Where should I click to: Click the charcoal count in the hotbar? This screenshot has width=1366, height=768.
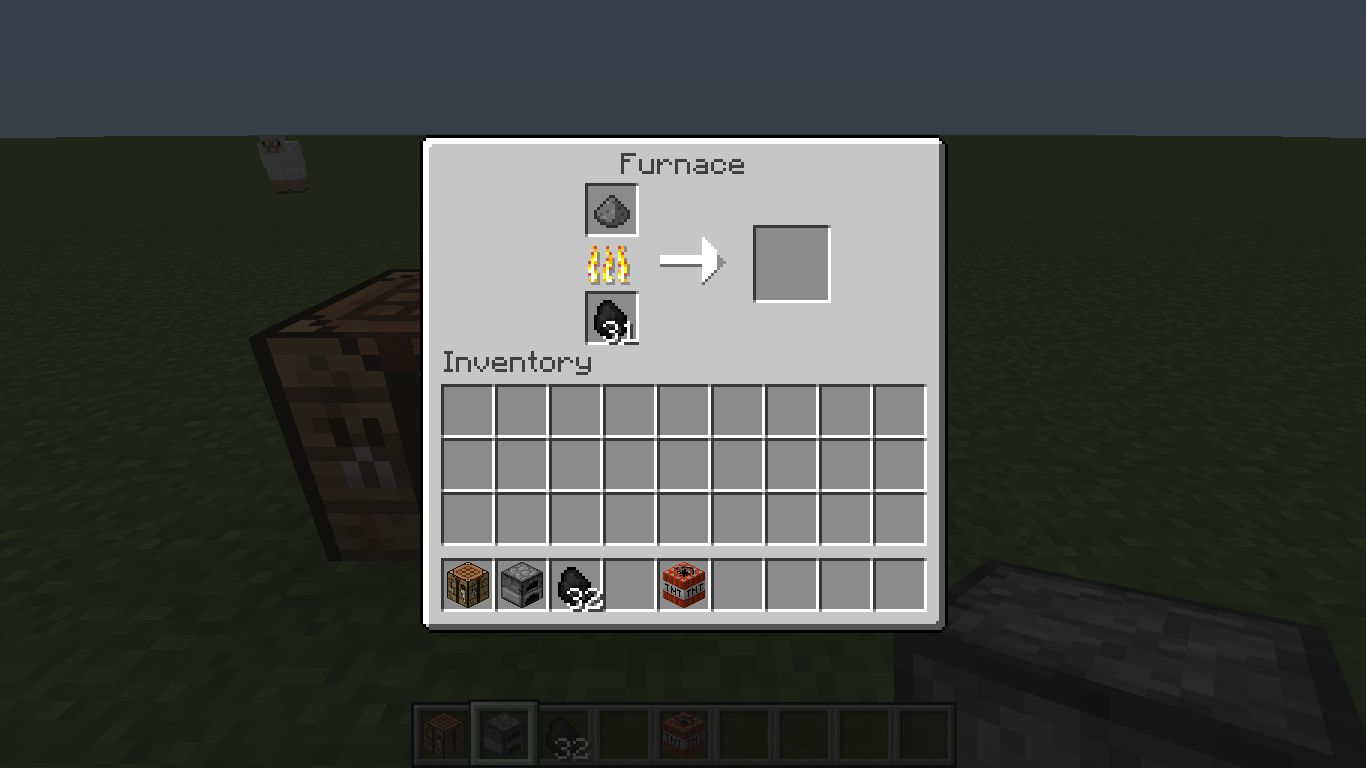pyautogui.click(x=572, y=745)
